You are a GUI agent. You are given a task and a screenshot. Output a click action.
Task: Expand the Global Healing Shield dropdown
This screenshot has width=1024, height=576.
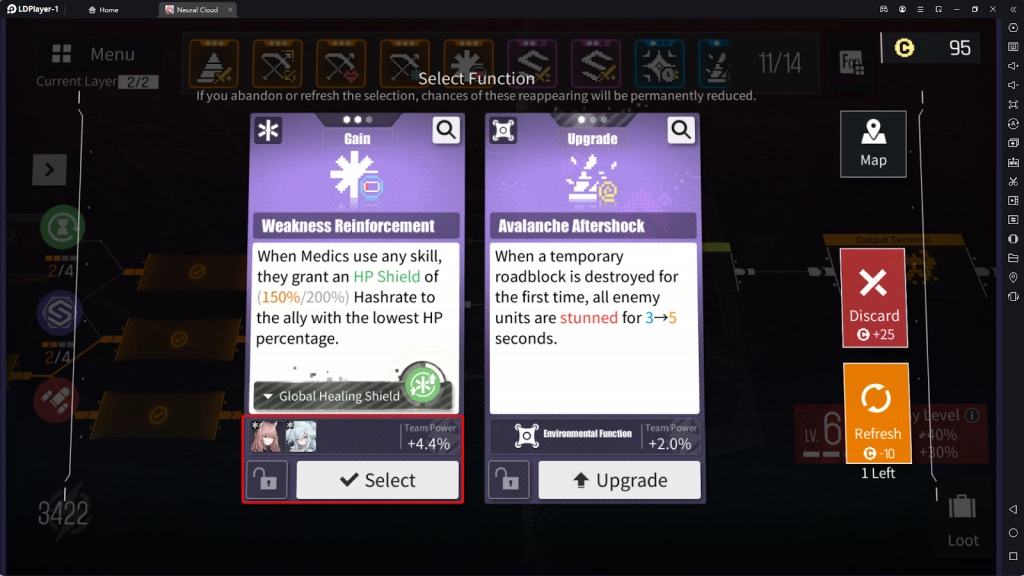(330, 396)
